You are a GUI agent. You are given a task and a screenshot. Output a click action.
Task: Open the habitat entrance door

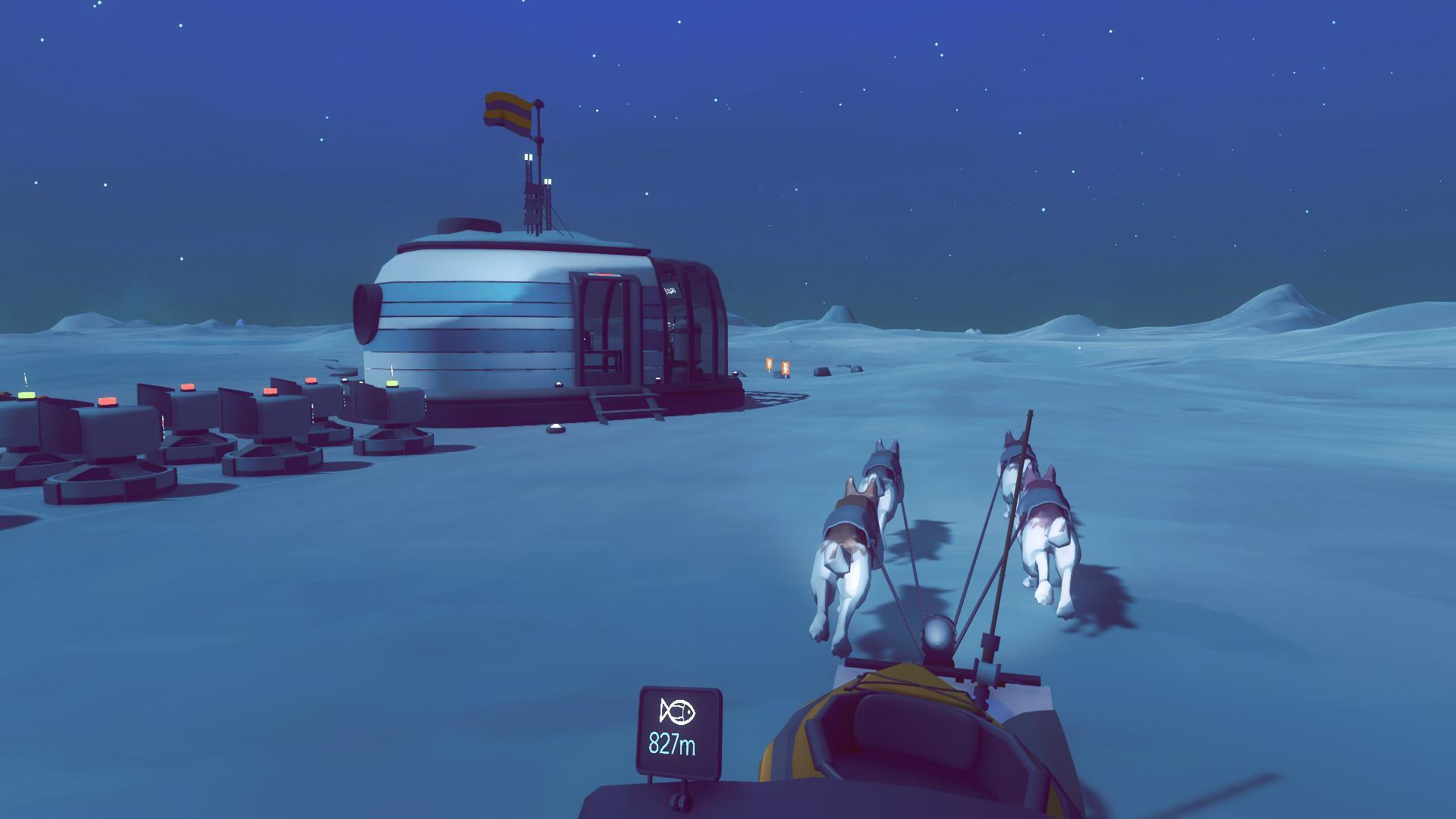click(x=606, y=330)
